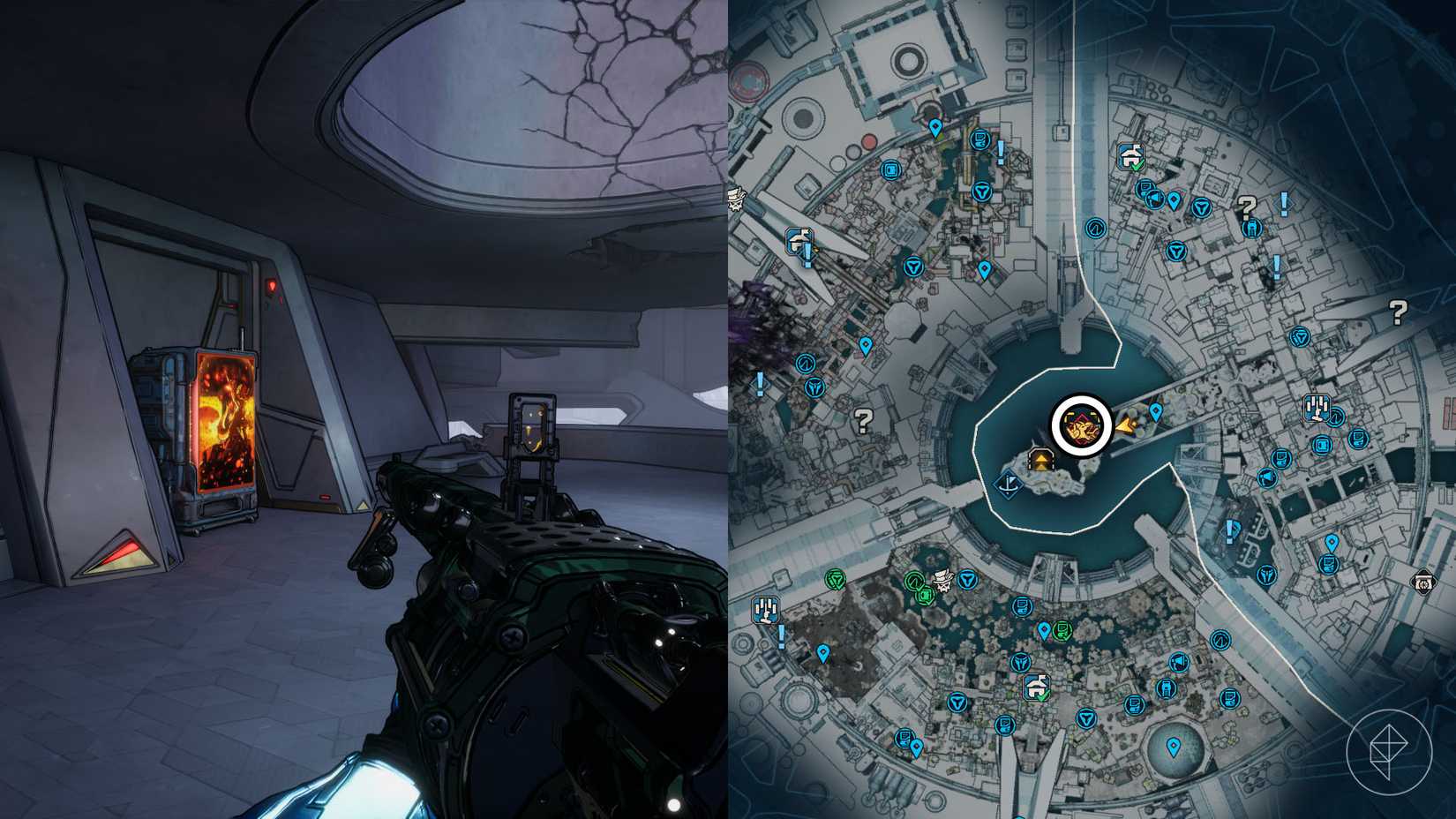Select the green orb collectible icon lower-left area
1456x819 pixels.
913,580
